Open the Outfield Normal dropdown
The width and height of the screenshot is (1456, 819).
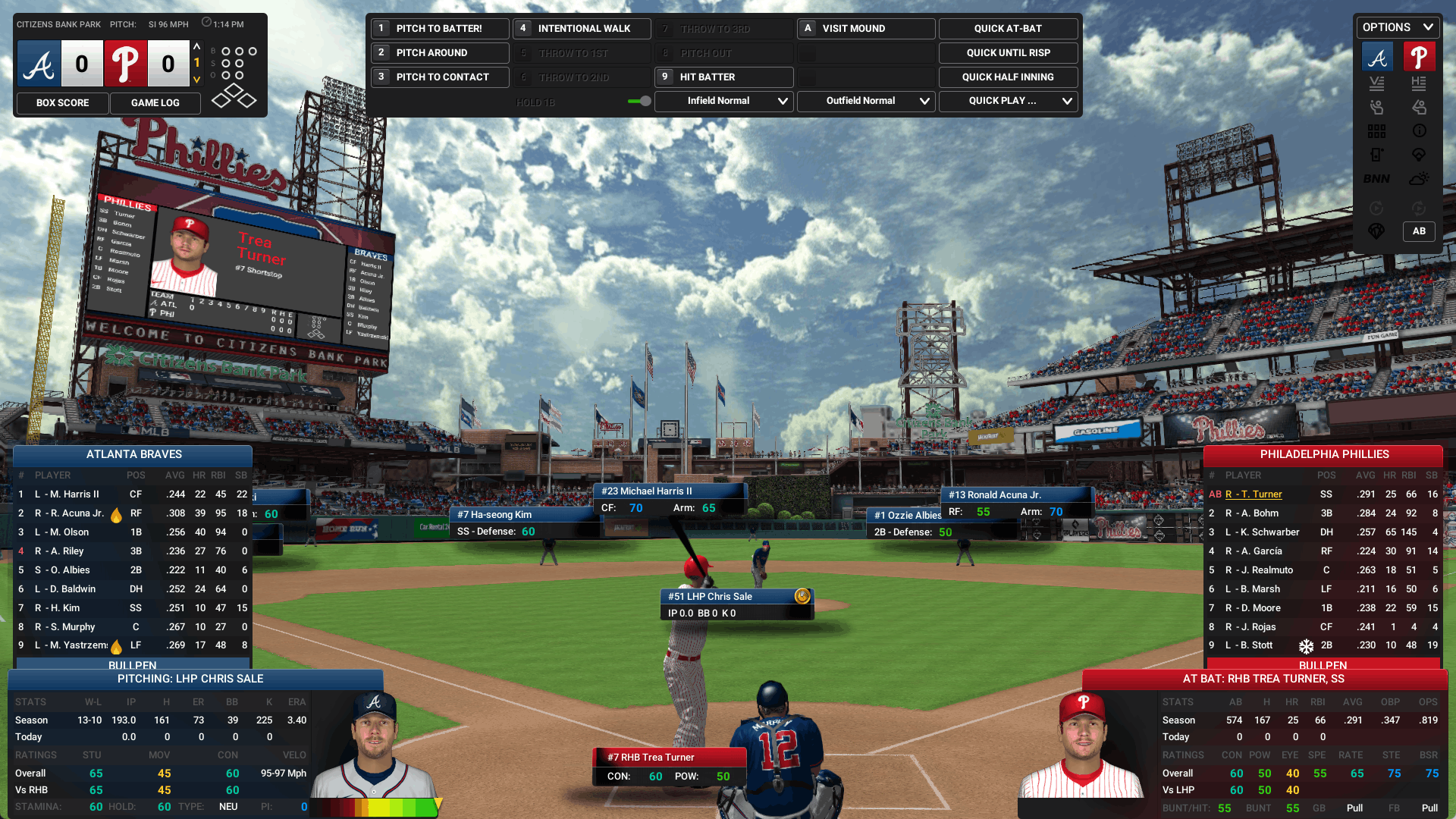click(x=865, y=101)
